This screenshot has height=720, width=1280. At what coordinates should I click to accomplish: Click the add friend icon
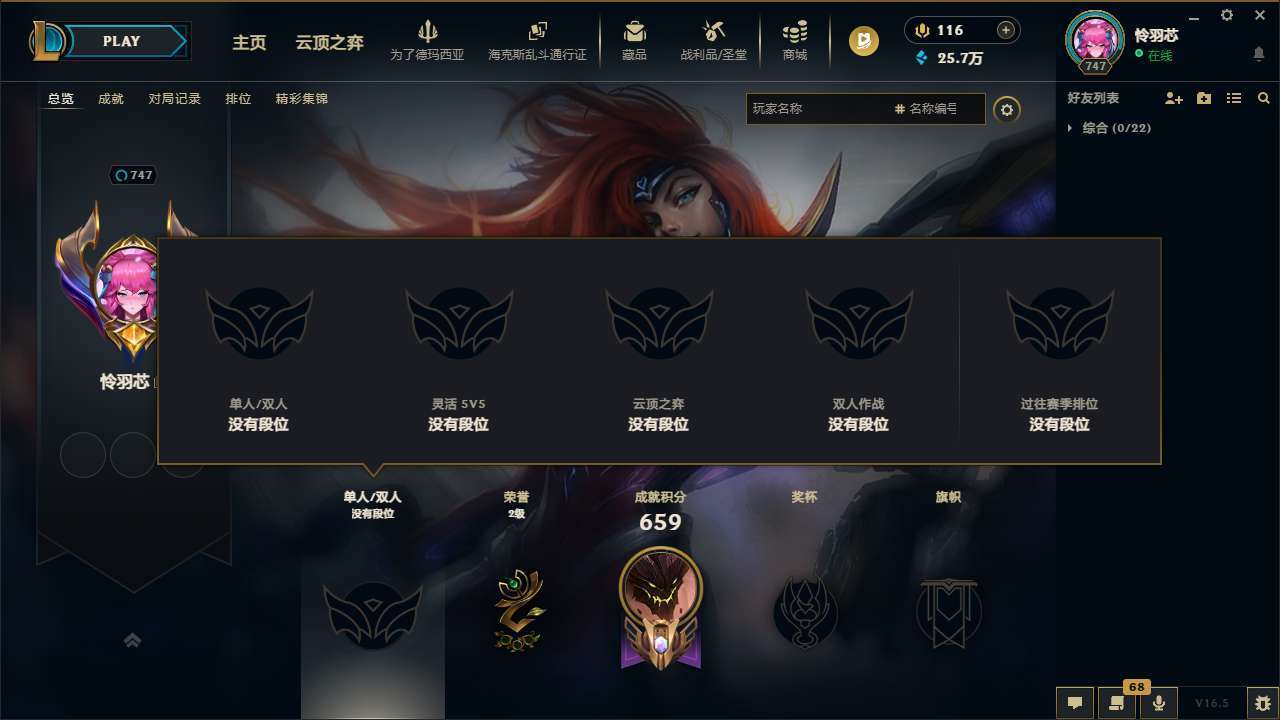[x=1174, y=98]
